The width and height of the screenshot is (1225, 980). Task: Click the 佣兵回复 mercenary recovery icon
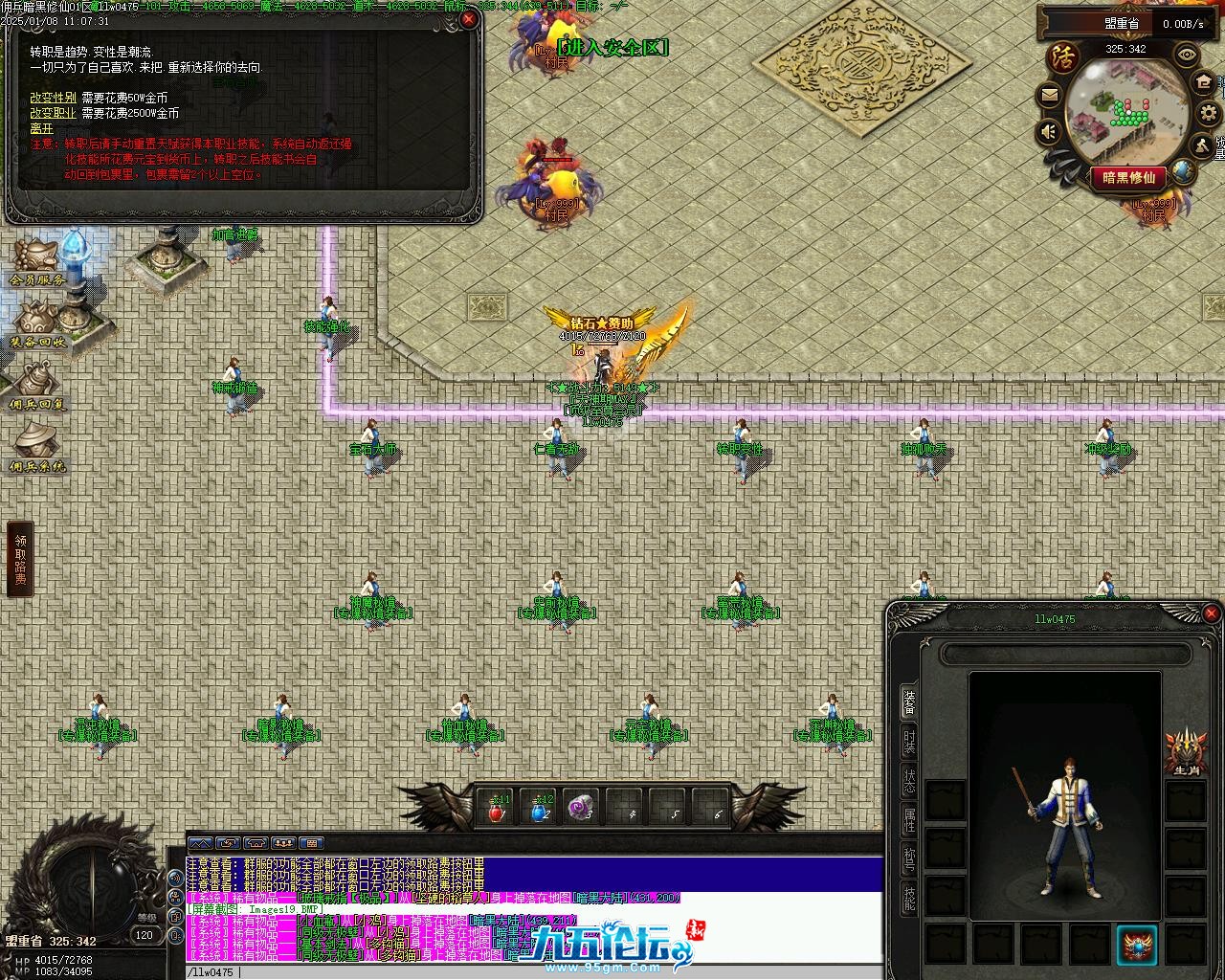coord(38,387)
